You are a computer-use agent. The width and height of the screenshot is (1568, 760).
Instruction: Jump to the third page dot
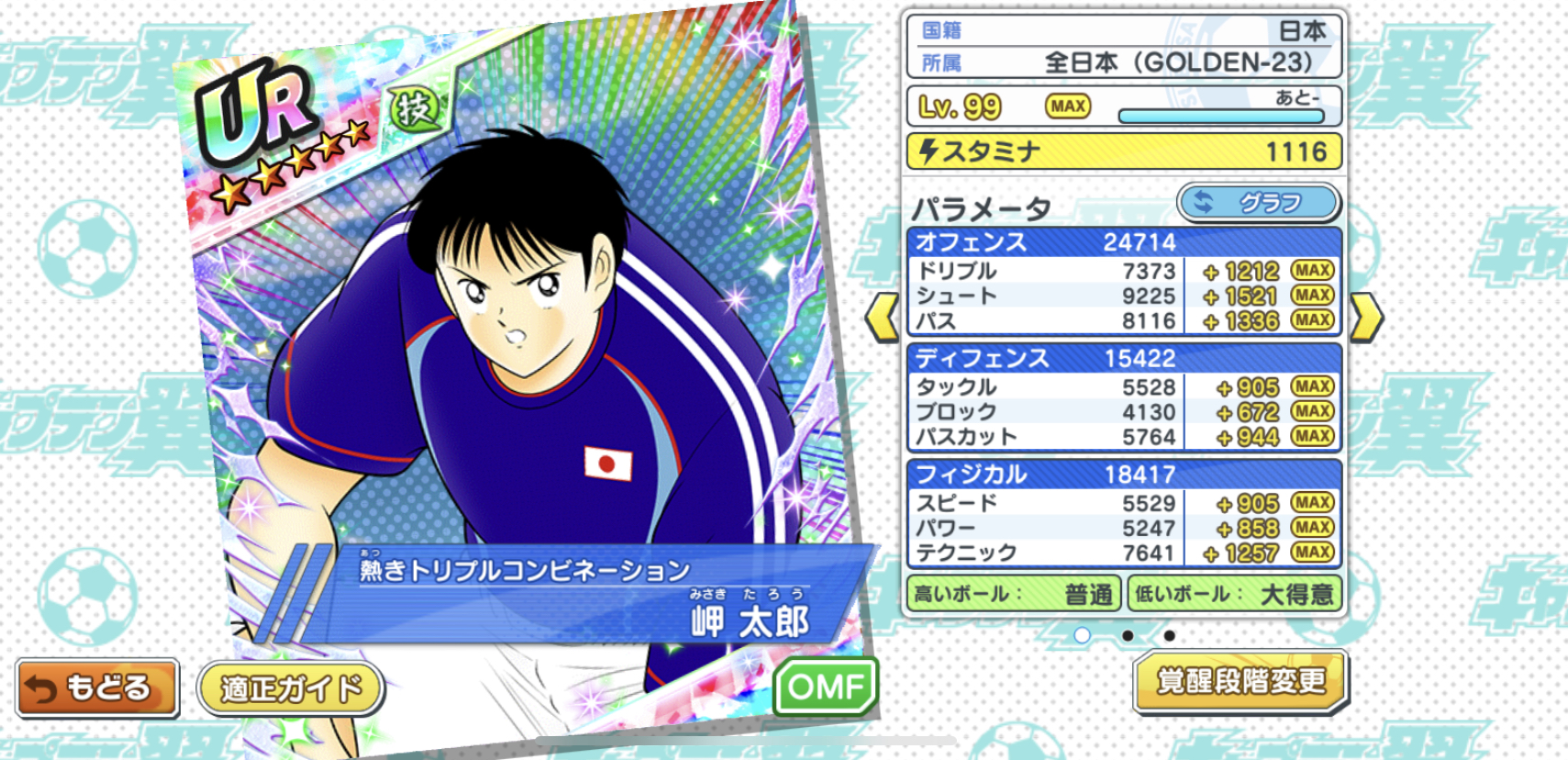coord(1169,635)
